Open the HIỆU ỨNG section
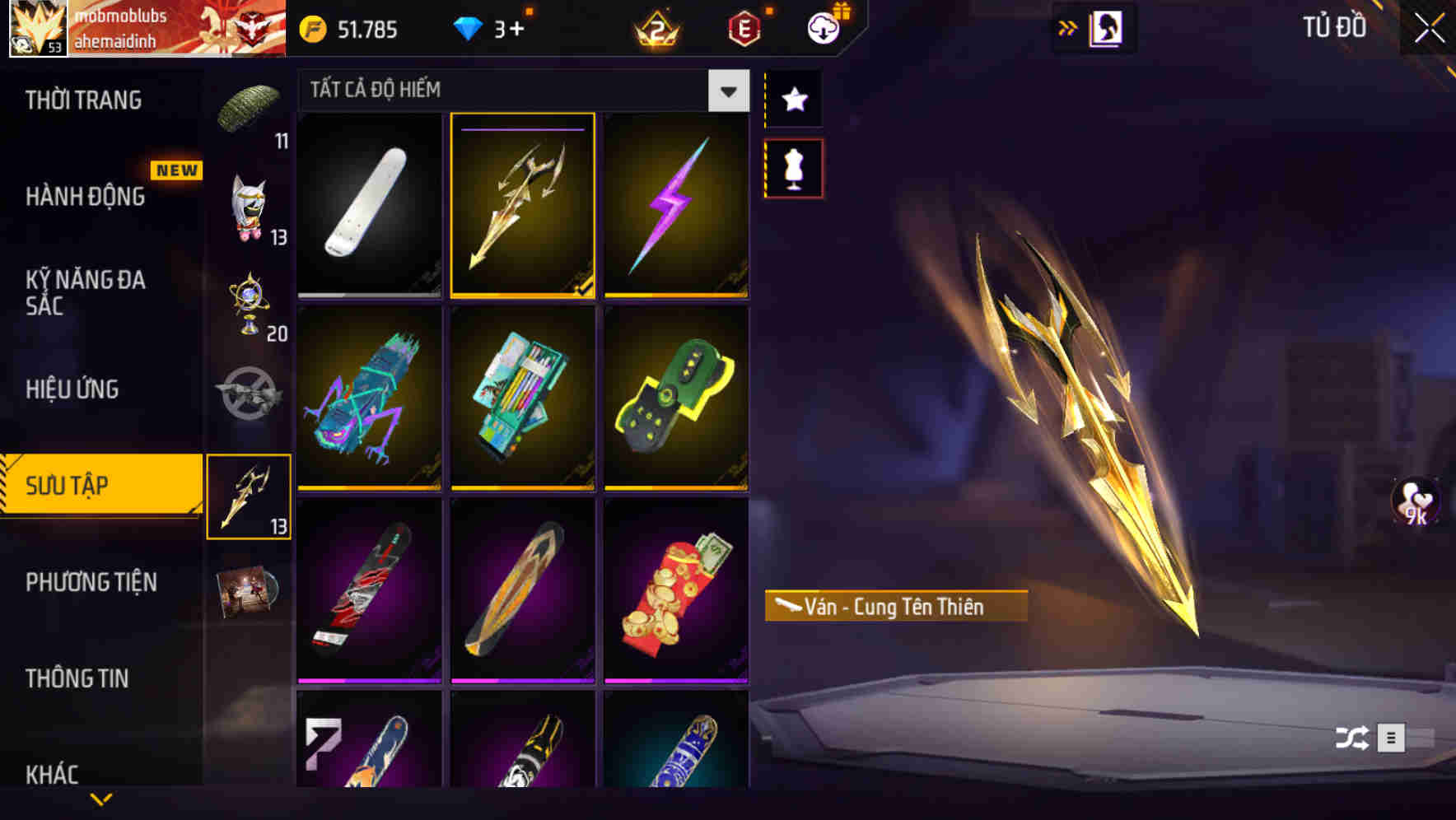 point(72,389)
